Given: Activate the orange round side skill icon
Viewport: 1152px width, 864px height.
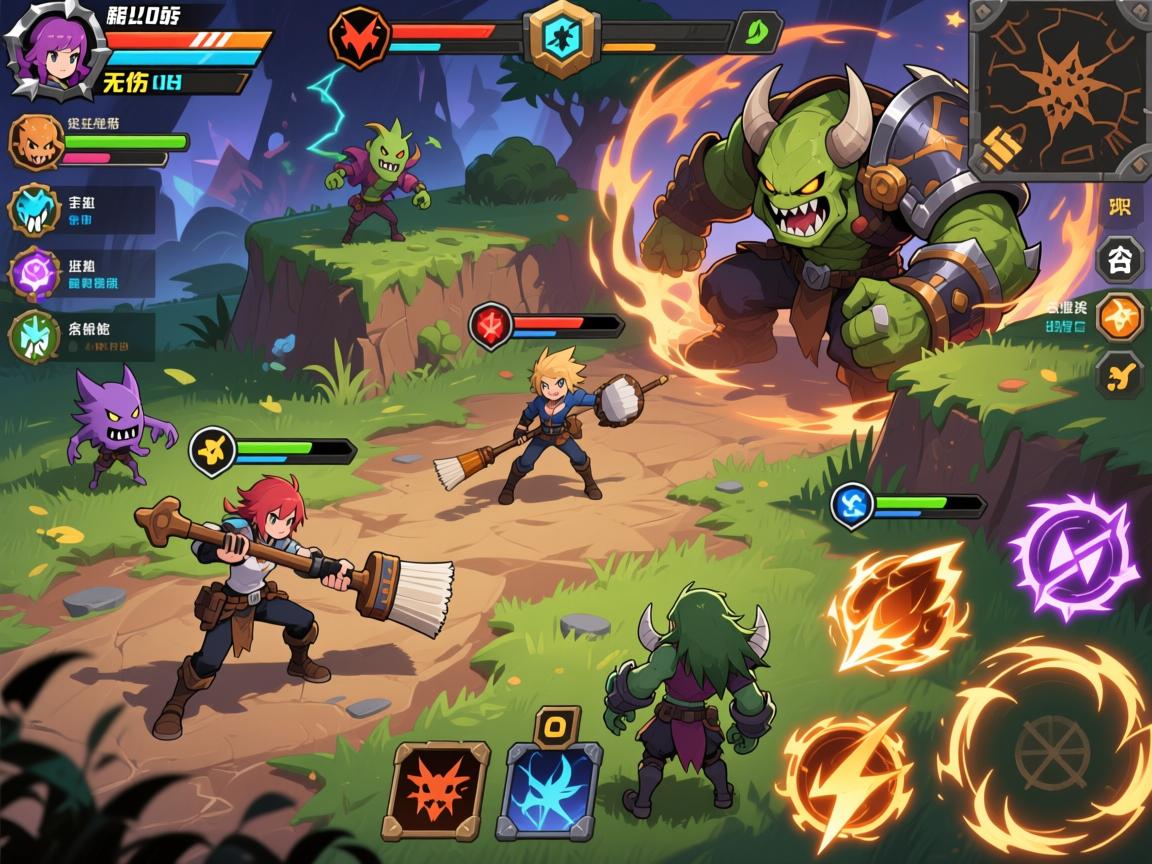Looking at the screenshot, I should click(x=1120, y=317).
